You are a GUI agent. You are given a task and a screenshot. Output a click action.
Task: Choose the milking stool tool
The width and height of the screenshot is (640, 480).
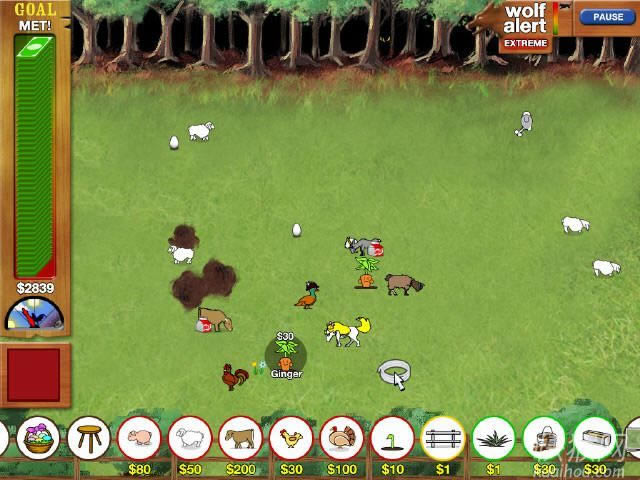coord(88,437)
